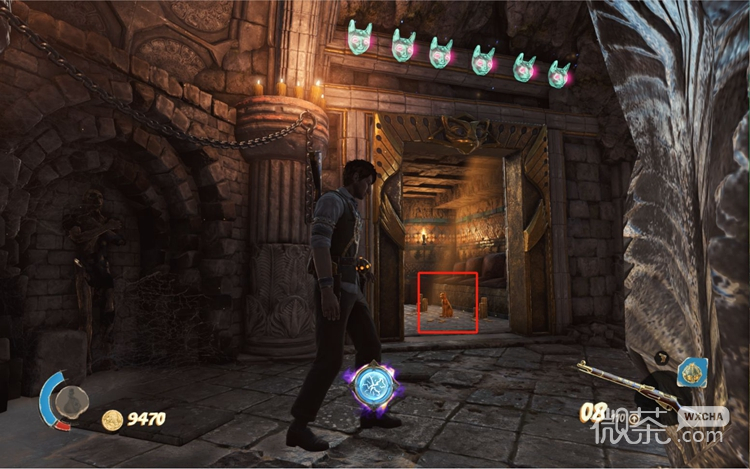Click the potion flask icon in health ring
Screen dimensions: 750x469
point(71,403)
